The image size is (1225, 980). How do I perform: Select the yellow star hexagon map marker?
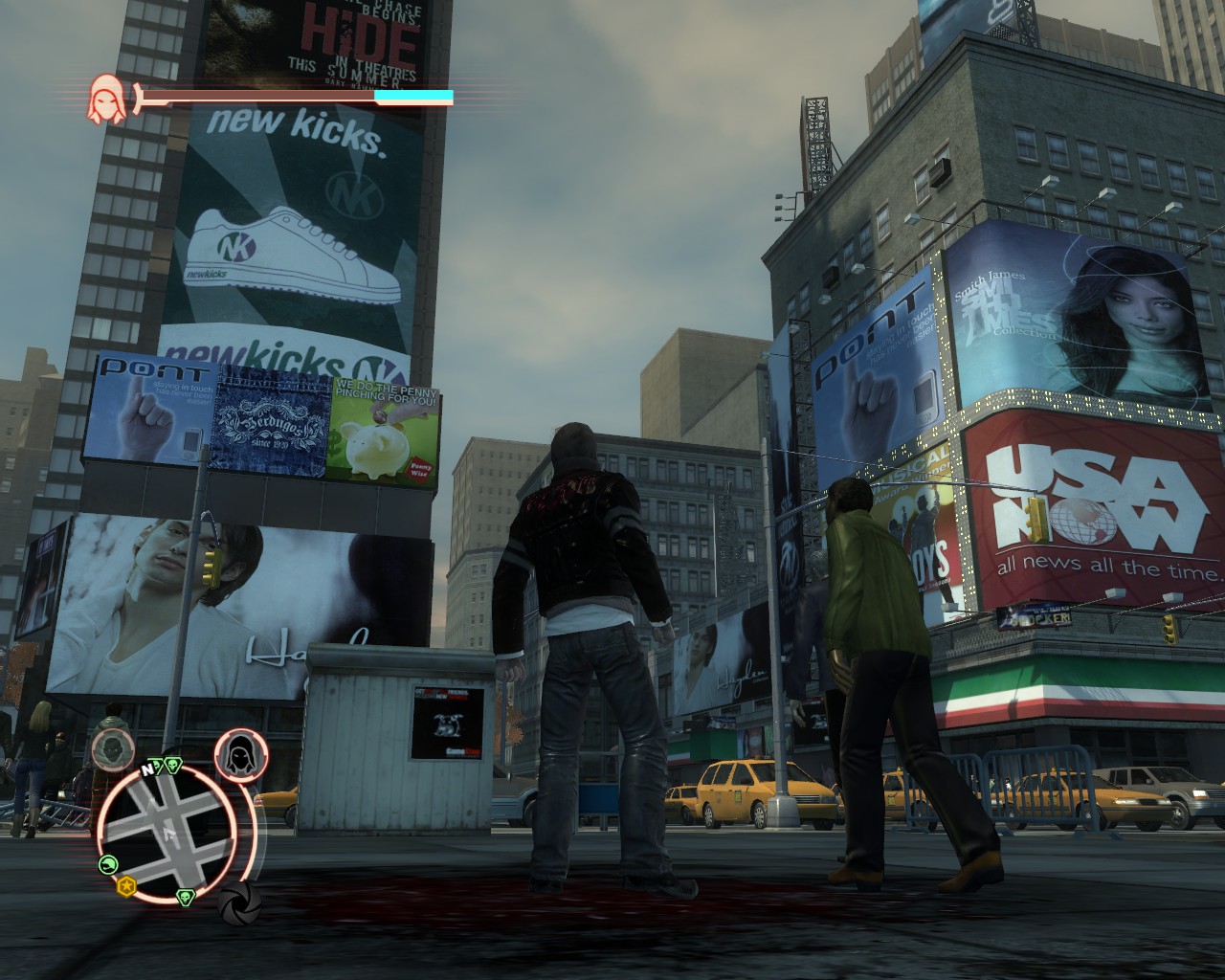pos(125,886)
